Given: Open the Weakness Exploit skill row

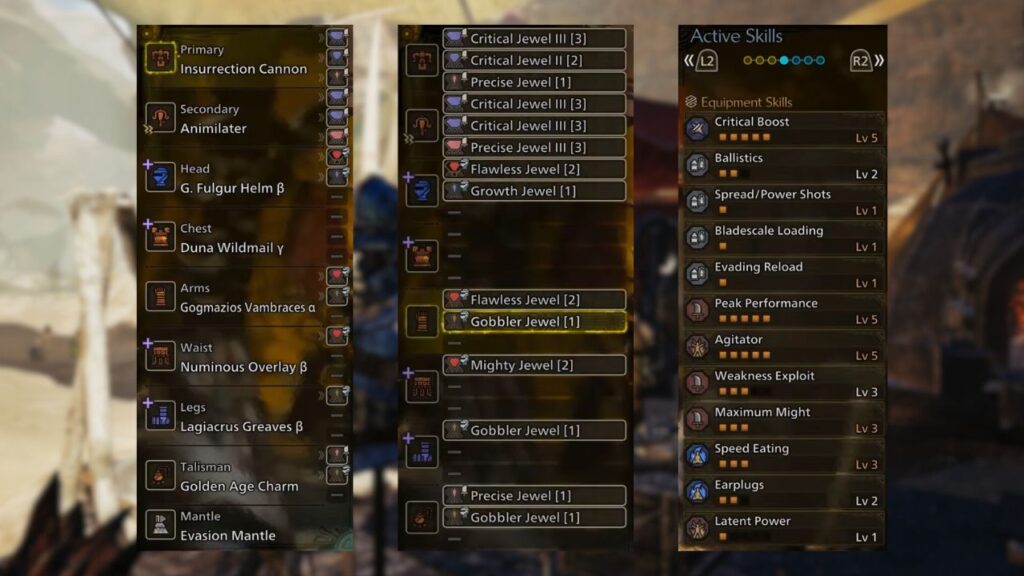Looking at the screenshot, I should pos(782,383).
